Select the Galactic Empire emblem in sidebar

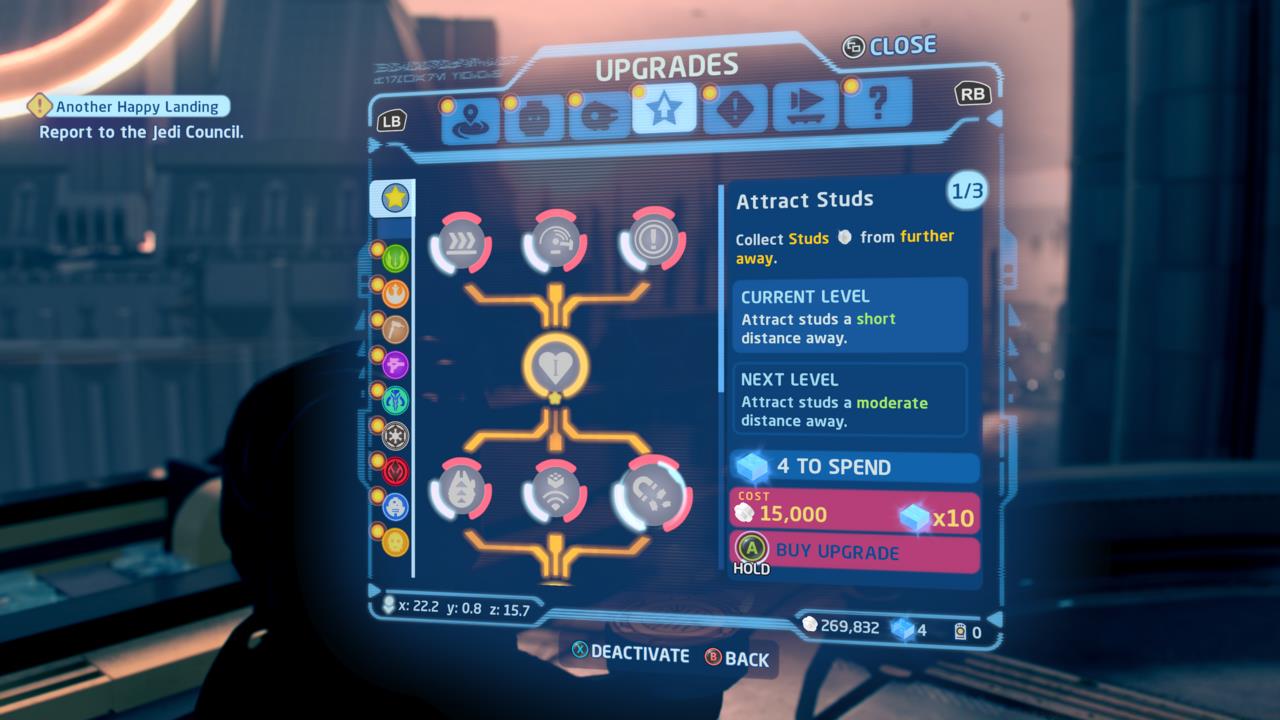(395, 435)
